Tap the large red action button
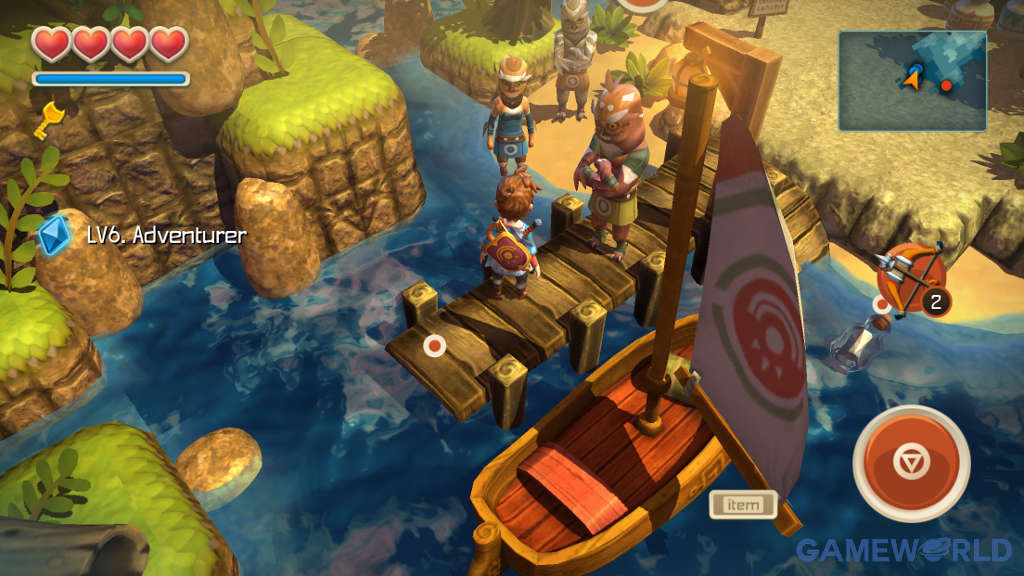1024x576 pixels. 911,463
